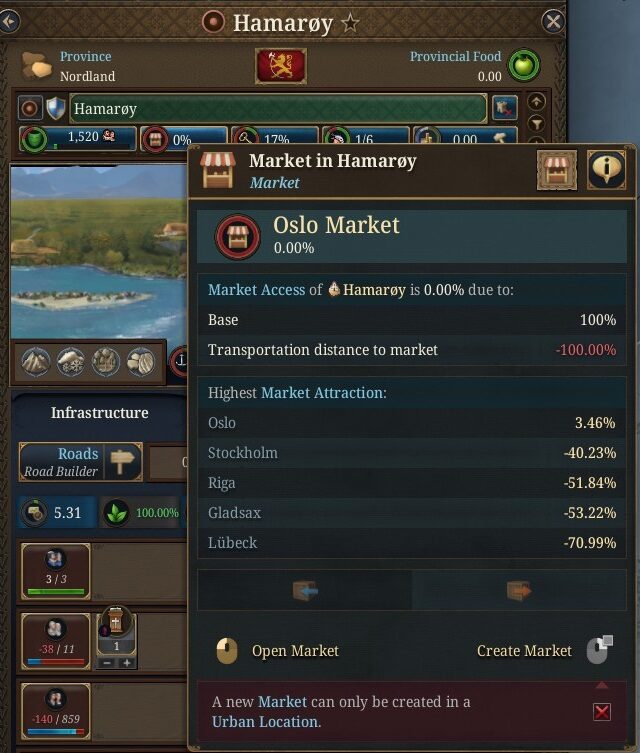Select the Stockholm market attraction row
The image size is (640, 753).
coord(411,453)
